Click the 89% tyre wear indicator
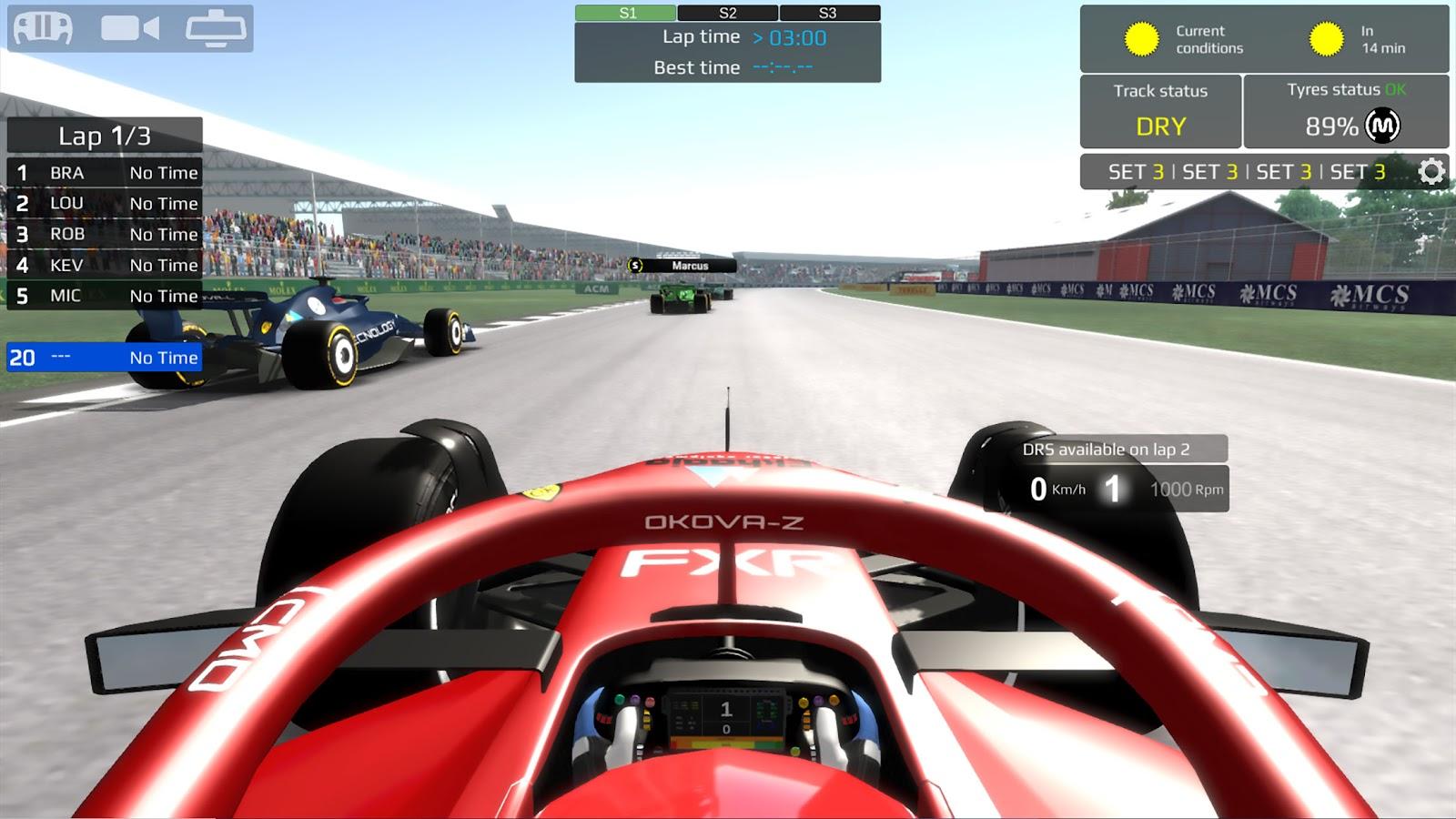1456x819 pixels. (1331, 127)
